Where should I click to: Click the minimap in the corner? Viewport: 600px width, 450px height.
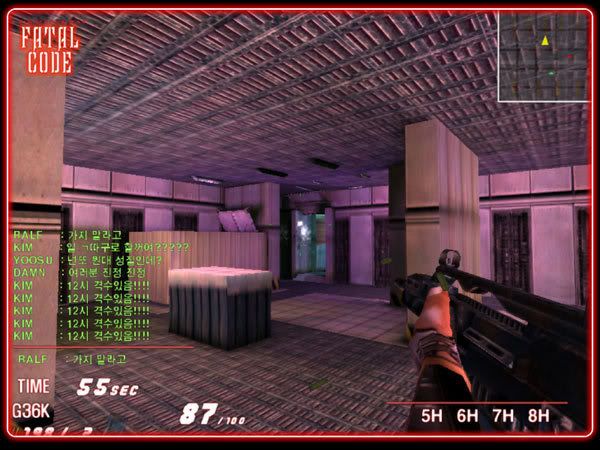tap(543, 56)
